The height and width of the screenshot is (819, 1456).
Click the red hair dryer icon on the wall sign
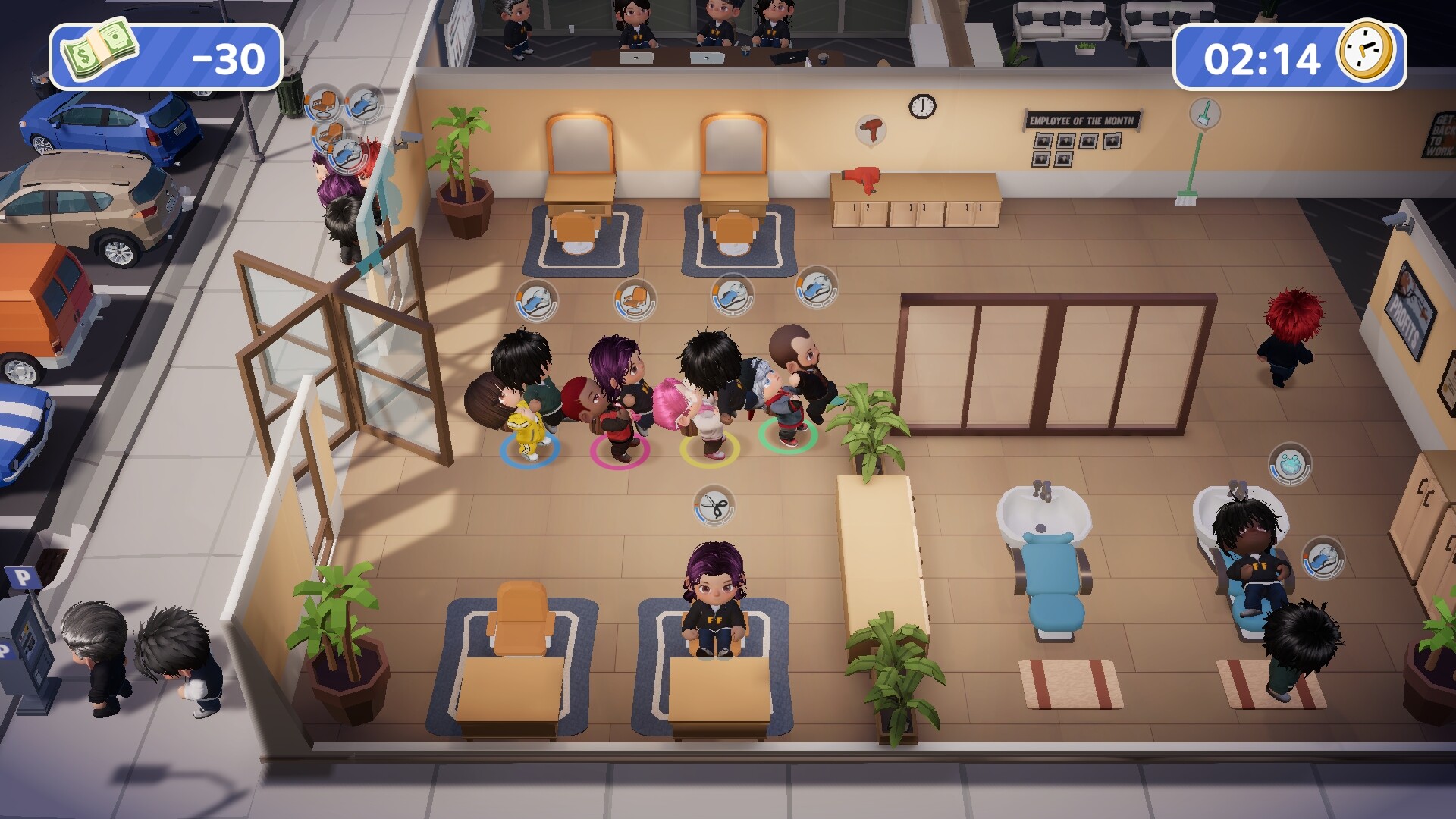pos(869,129)
